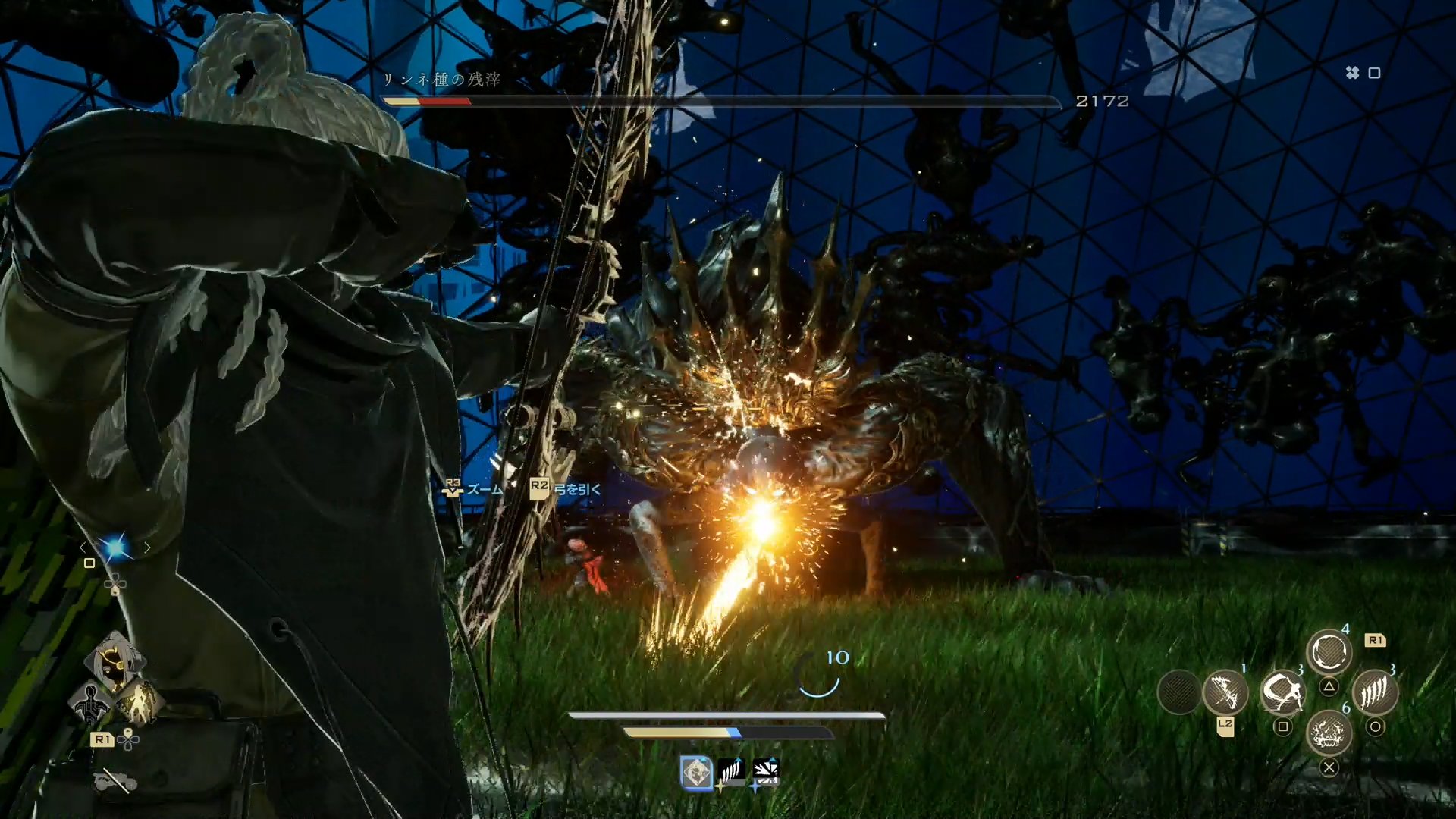The image size is (1456, 819).
Task: Click the right arrow beside the sparkling item
Action: tap(147, 547)
